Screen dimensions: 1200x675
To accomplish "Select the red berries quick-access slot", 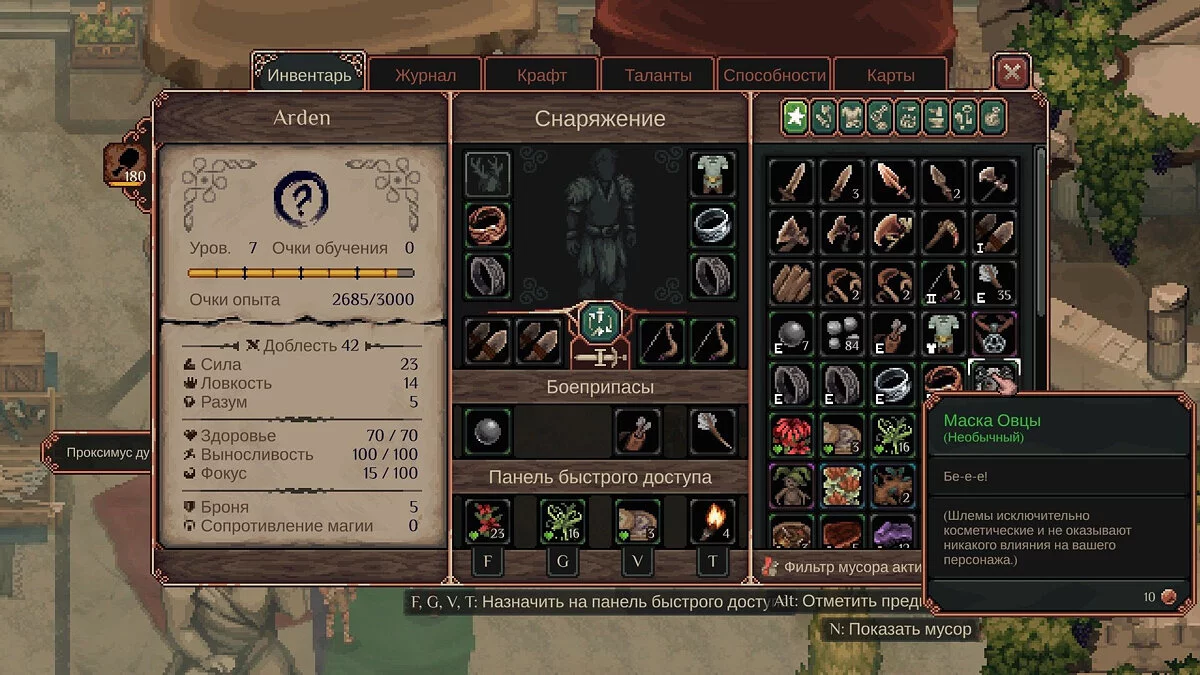I will coord(488,521).
